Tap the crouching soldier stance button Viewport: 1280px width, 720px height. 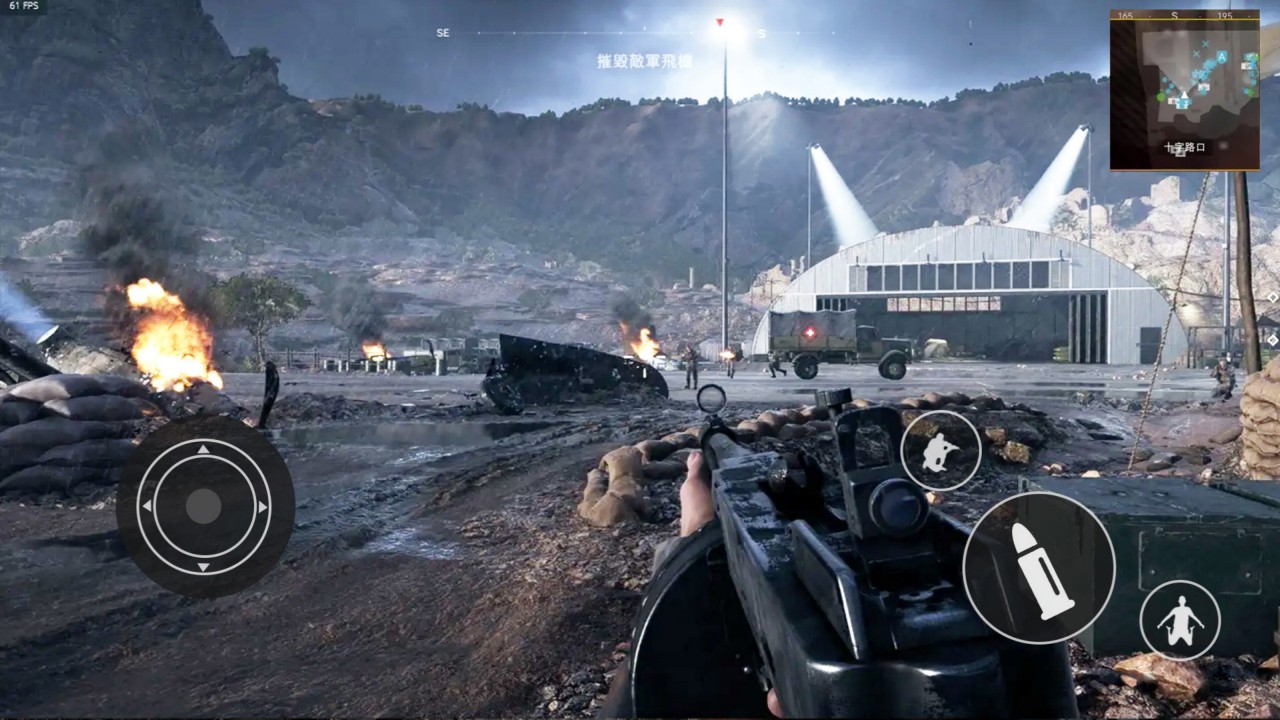[x=940, y=451]
